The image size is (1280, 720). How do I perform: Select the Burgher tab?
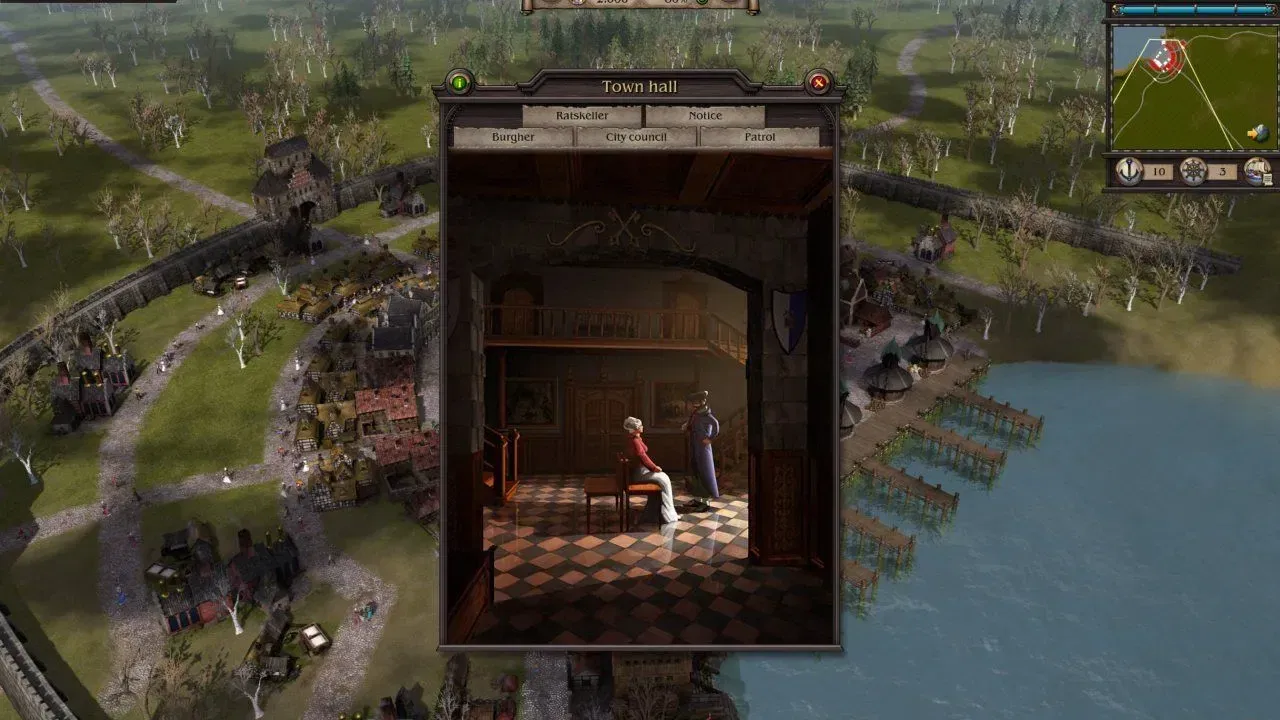(513, 137)
